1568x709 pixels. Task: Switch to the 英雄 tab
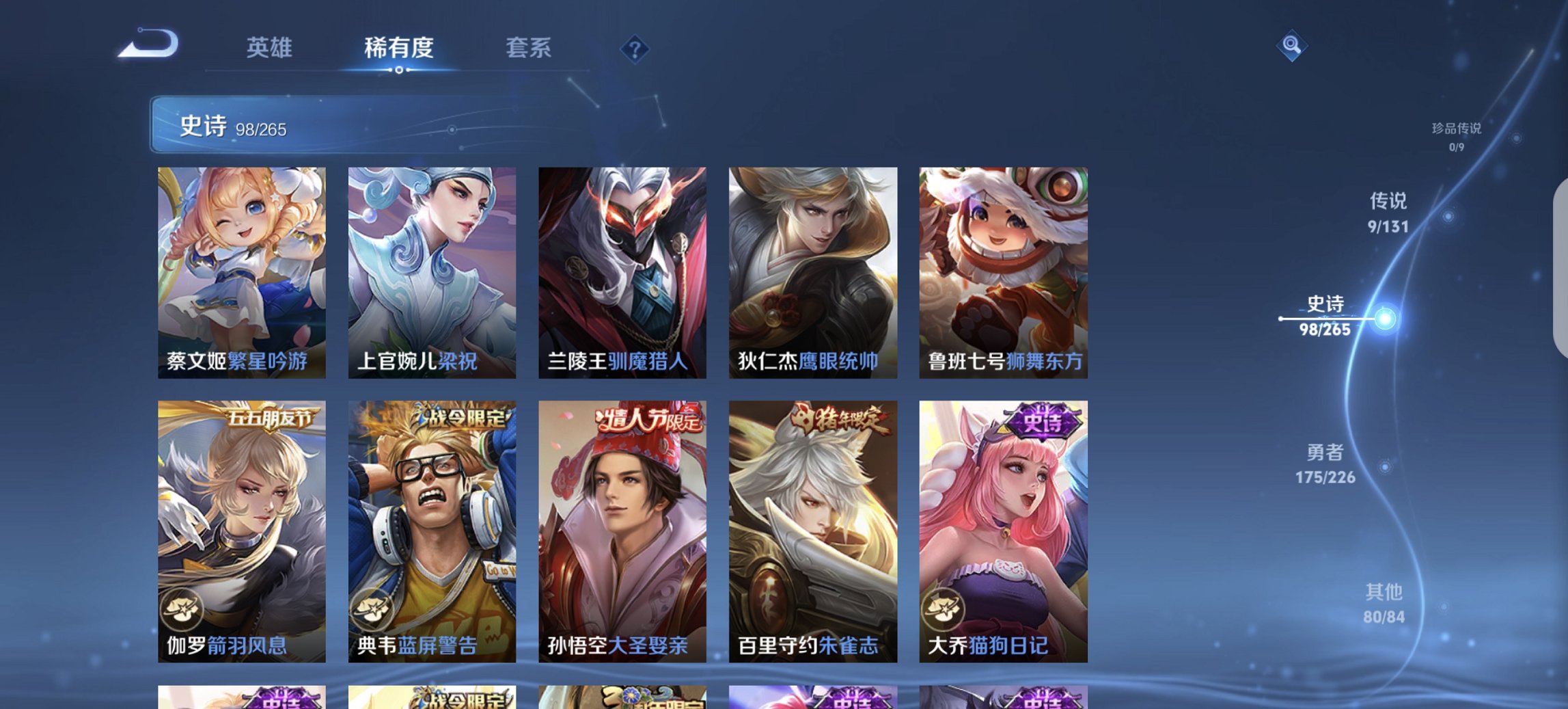[x=271, y=48]
